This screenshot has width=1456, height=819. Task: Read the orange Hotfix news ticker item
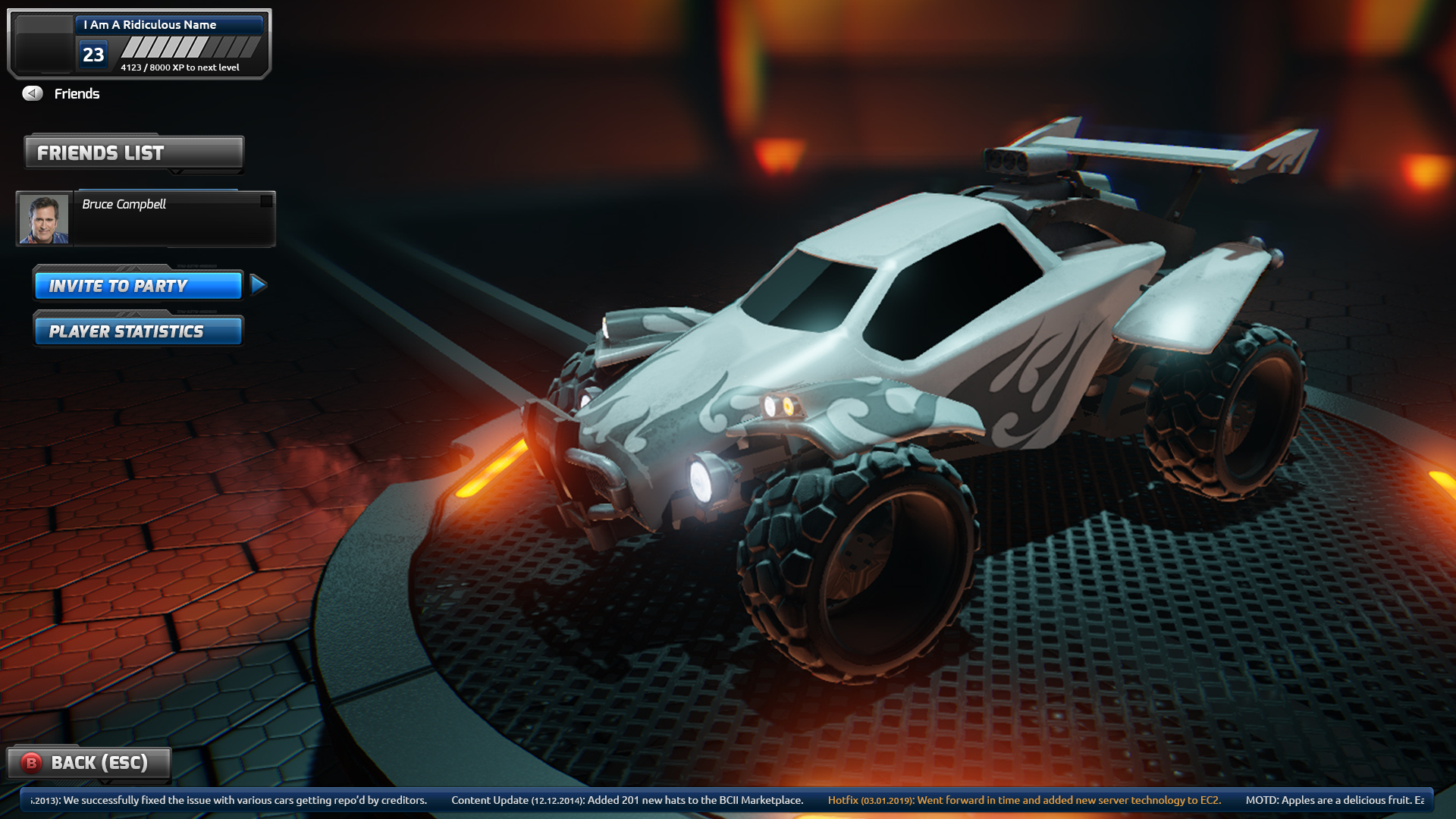1024,800
